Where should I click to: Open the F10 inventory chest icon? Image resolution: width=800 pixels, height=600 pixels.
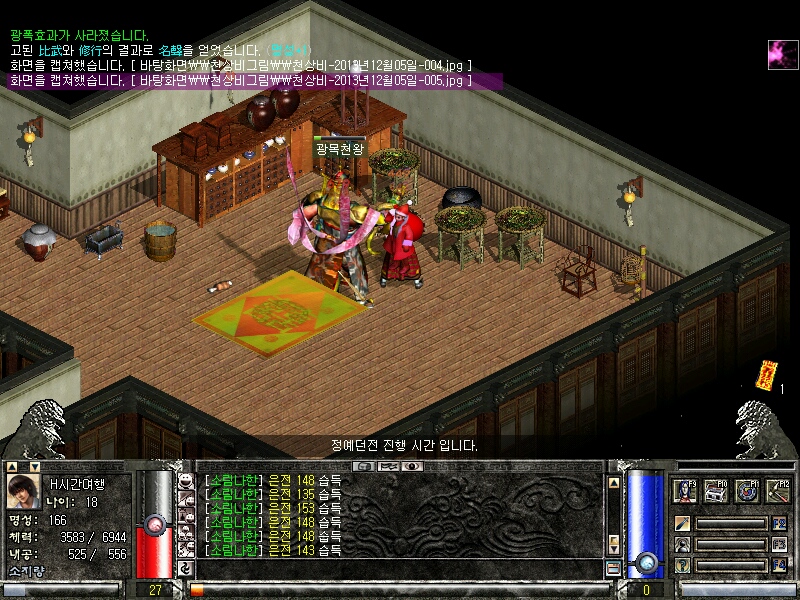pos(716,490)
